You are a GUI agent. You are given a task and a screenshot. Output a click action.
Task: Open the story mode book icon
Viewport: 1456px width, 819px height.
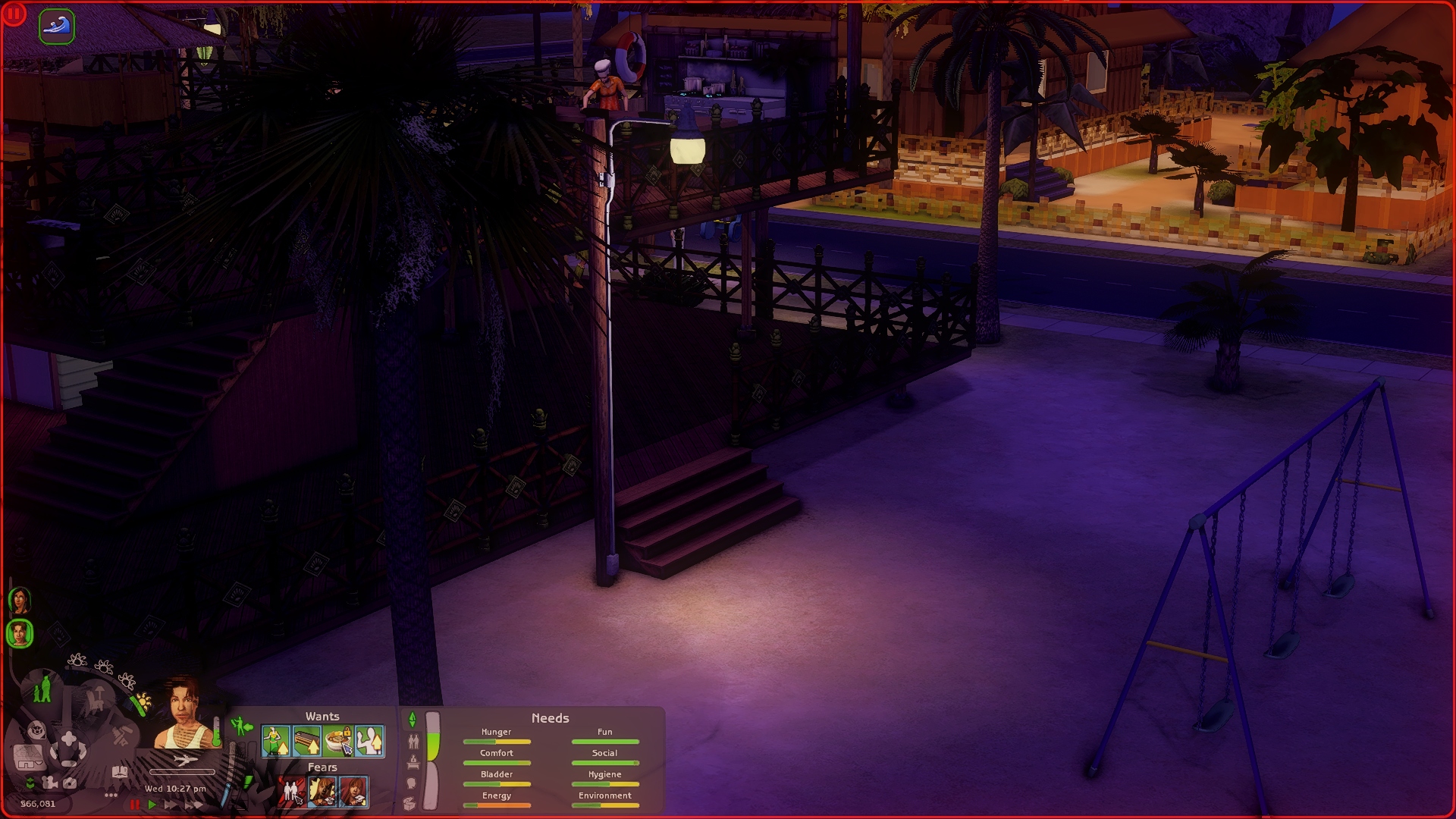[119, 772]
